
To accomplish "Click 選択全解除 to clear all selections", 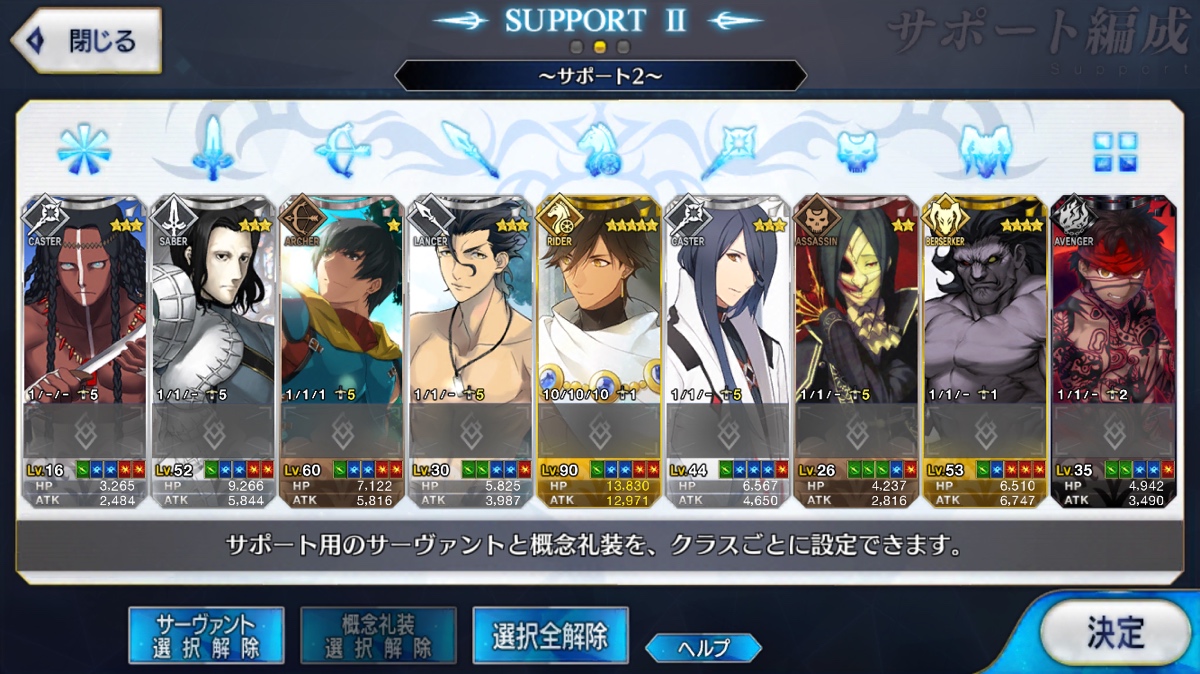I will (550, 635).
